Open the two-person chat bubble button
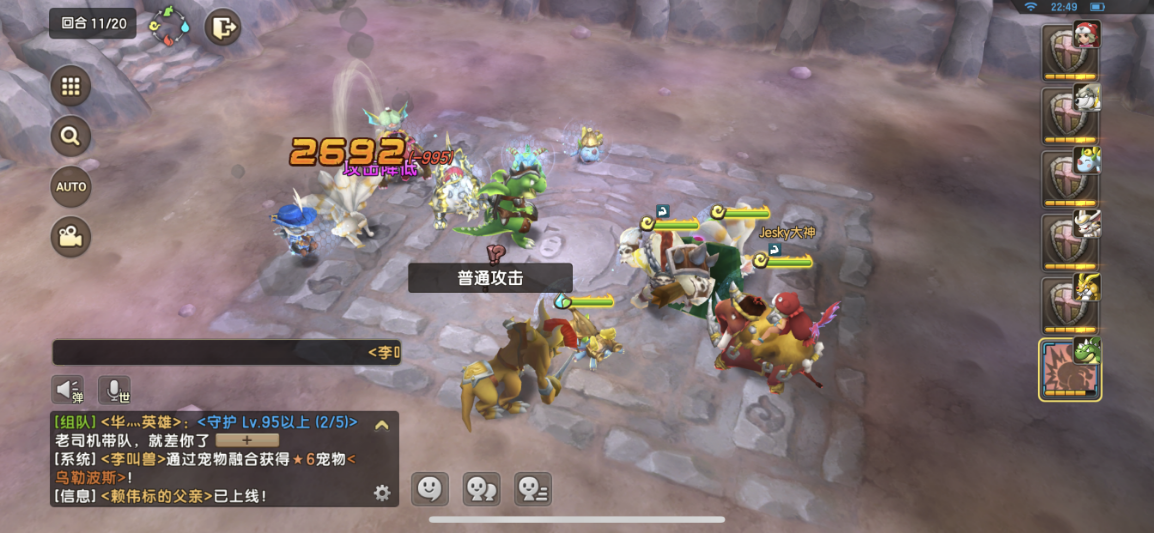This screenshot has height=533, width=1154. 481,488
